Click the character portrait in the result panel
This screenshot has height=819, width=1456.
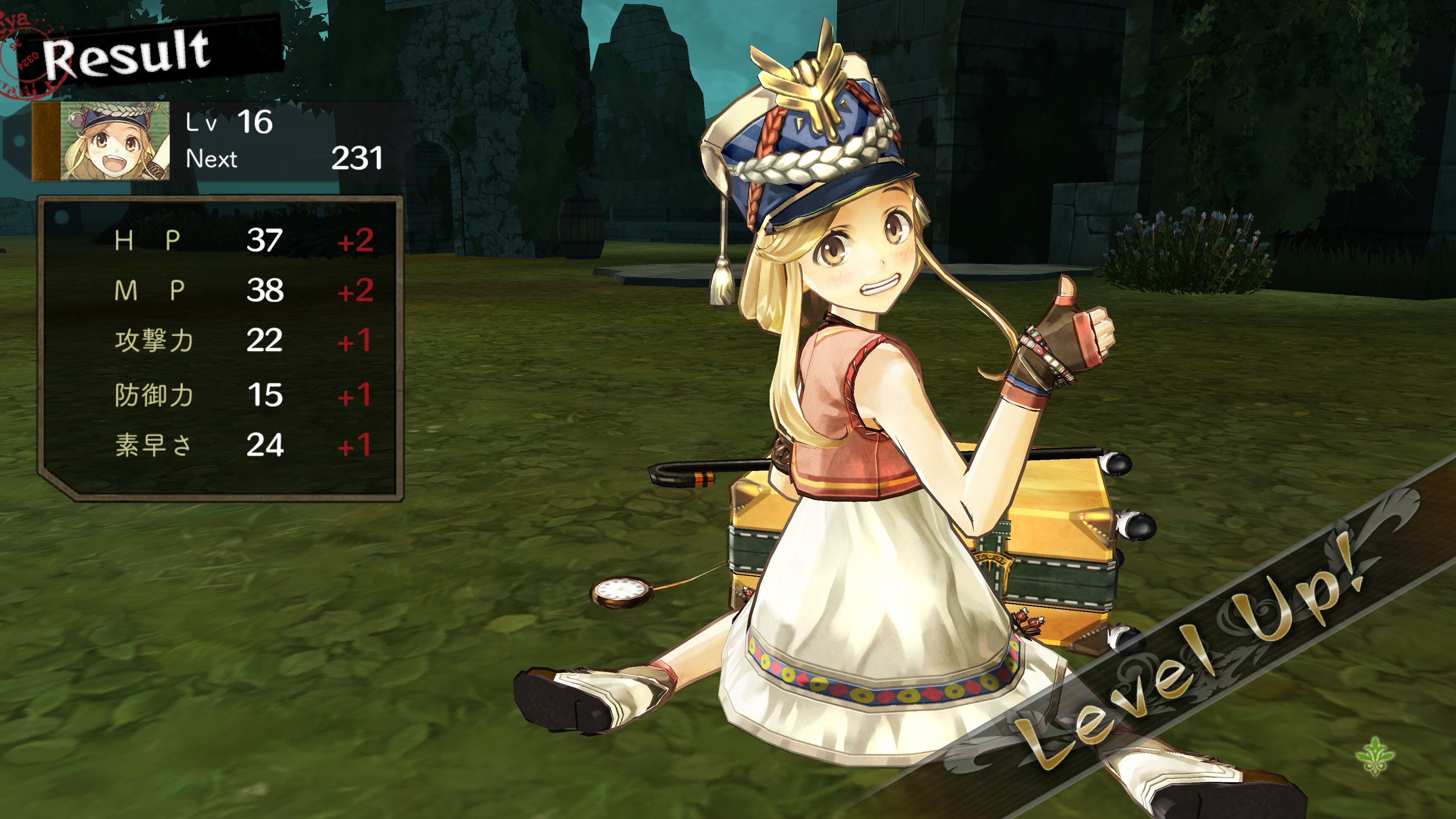115,141
